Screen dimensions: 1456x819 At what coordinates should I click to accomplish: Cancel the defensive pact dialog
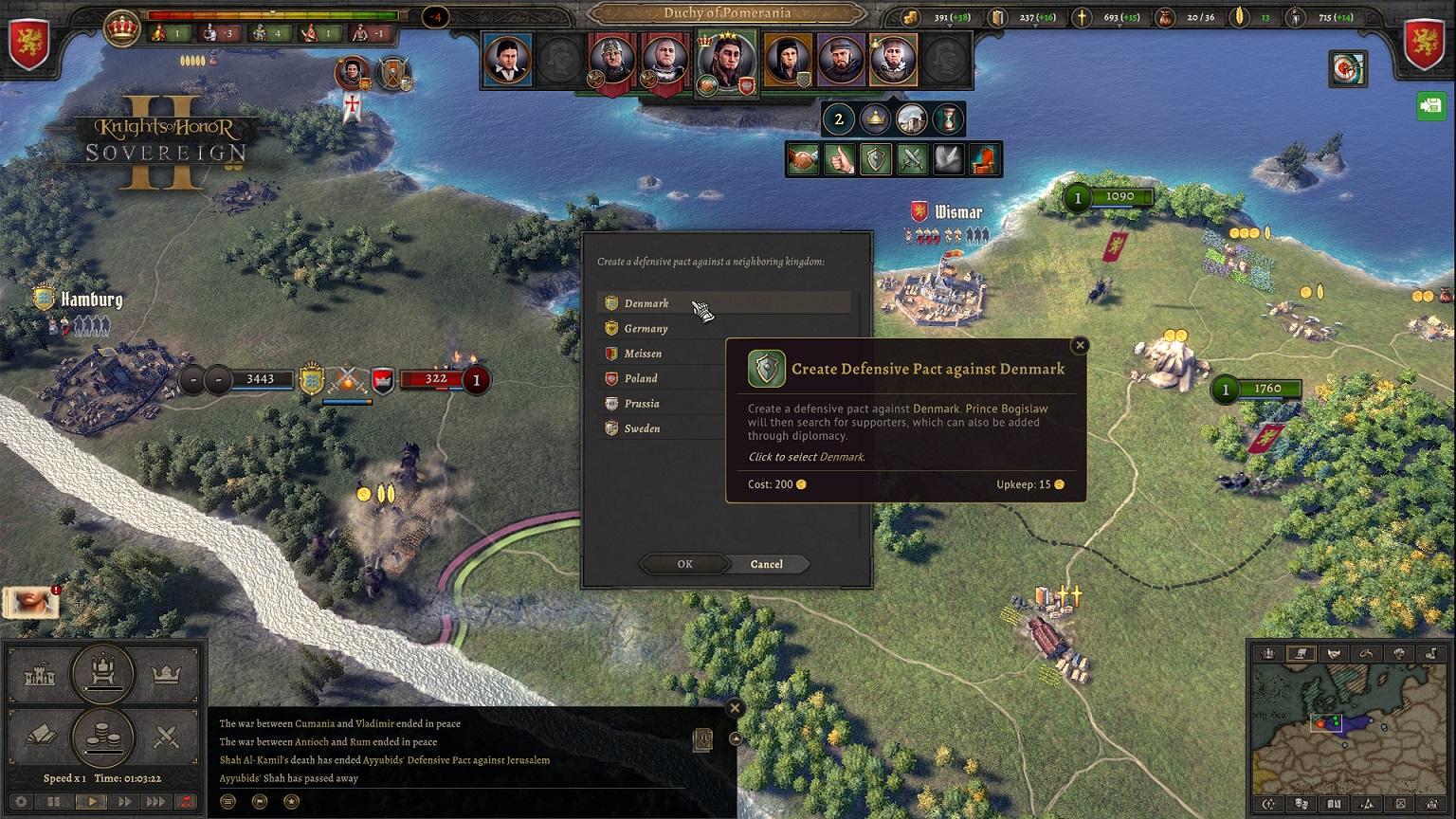coord(766,564)
